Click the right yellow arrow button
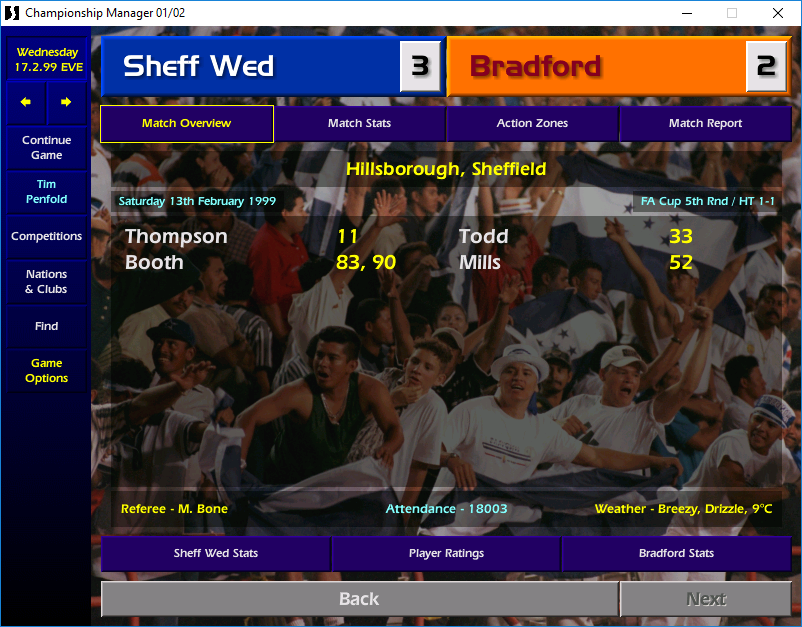 pyautogui.click(x=66, y=102)
